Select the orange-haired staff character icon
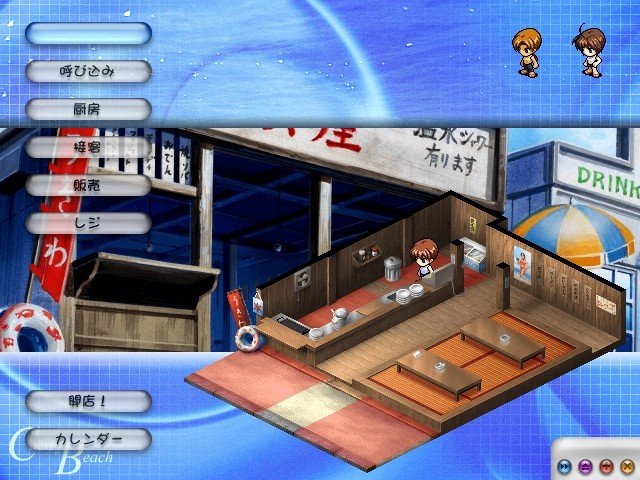The width and height of the screenshot is (640, 480). point(526,52)
